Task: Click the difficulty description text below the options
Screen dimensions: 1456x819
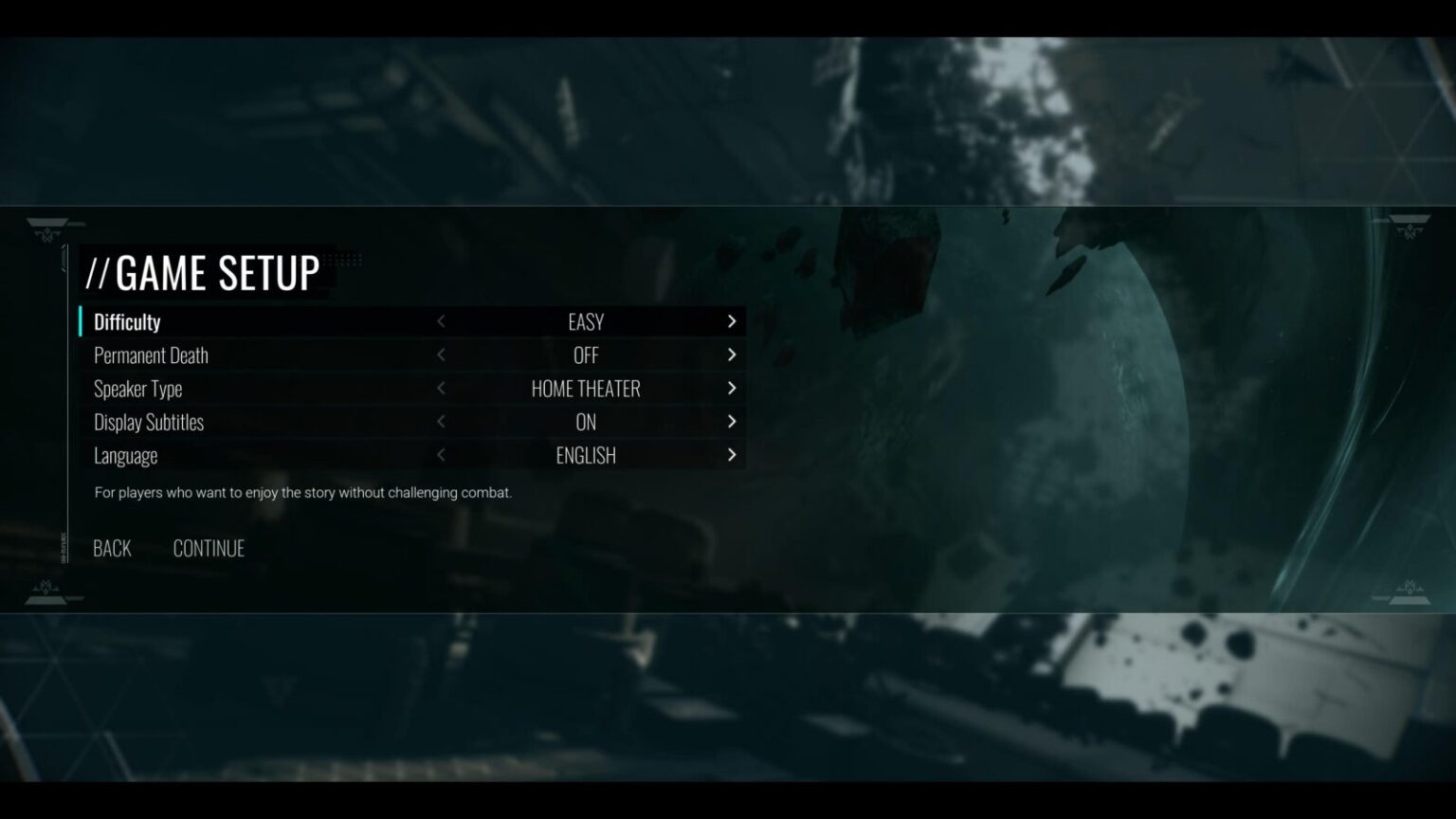Action: (301, 492)
